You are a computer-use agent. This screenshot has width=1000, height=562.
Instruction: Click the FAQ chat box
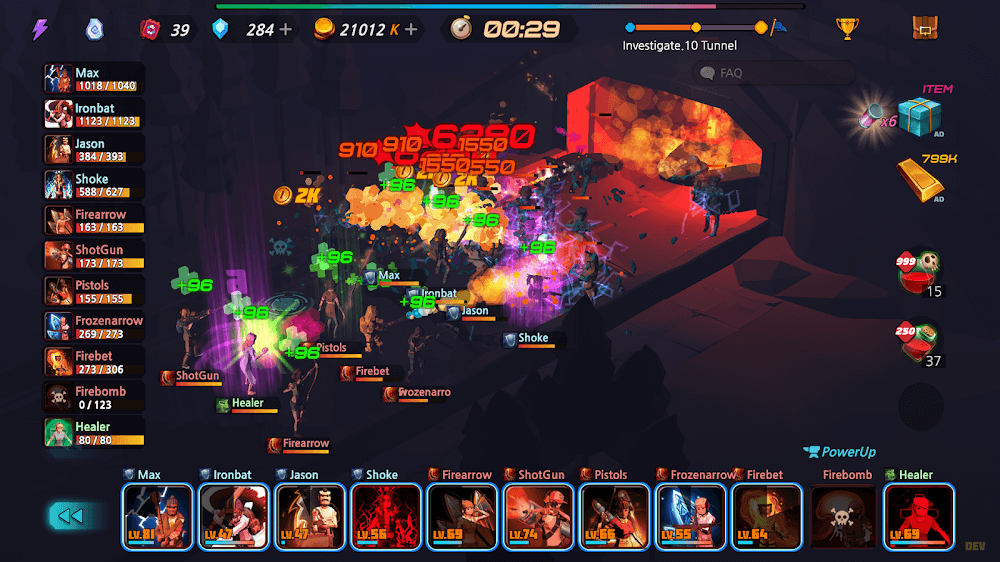coord(775,73)
